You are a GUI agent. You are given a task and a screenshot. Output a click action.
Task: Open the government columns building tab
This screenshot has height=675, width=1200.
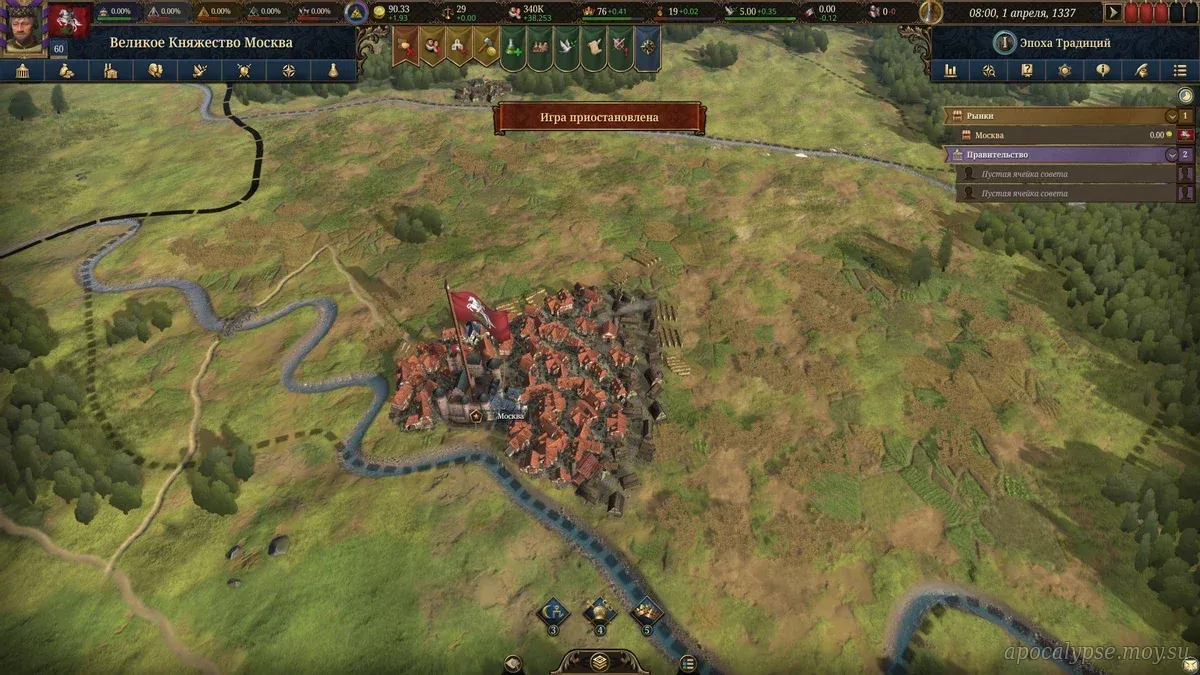coord(22,71)
